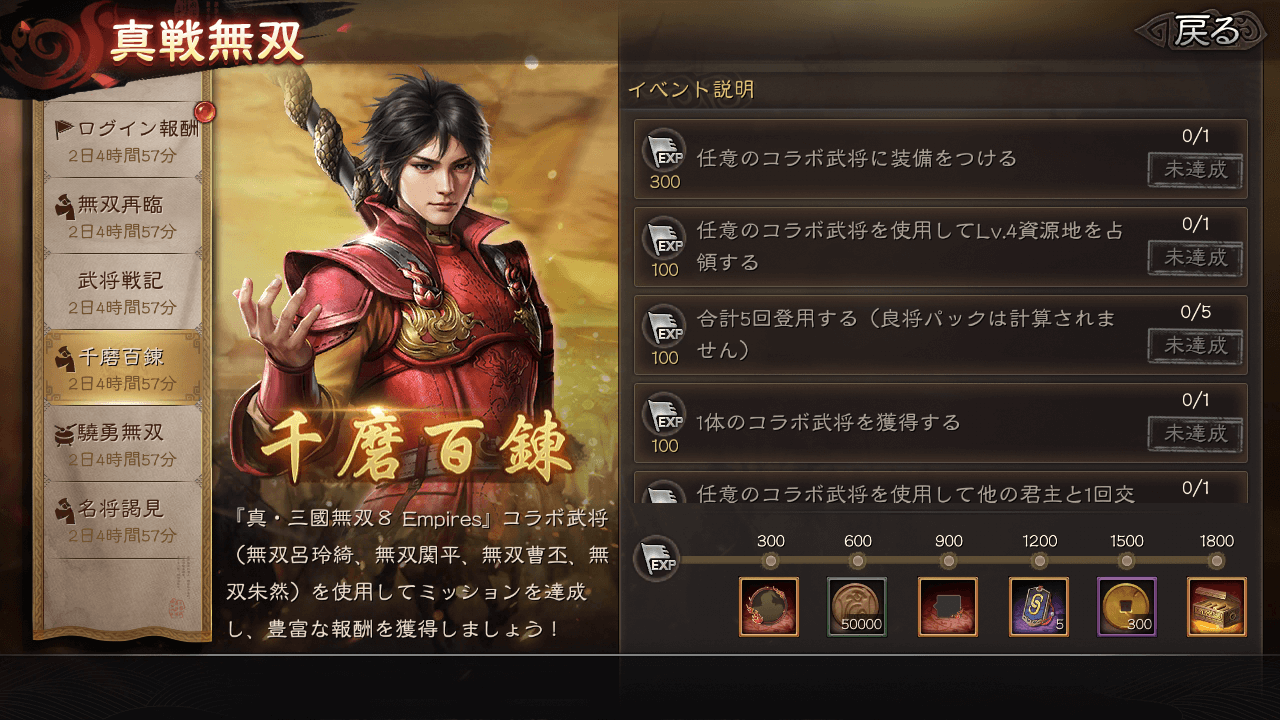Click the portrait frame reward icon at 300 EXP
Viewport: 1280px width, 720px height.
tap(770, 607)
